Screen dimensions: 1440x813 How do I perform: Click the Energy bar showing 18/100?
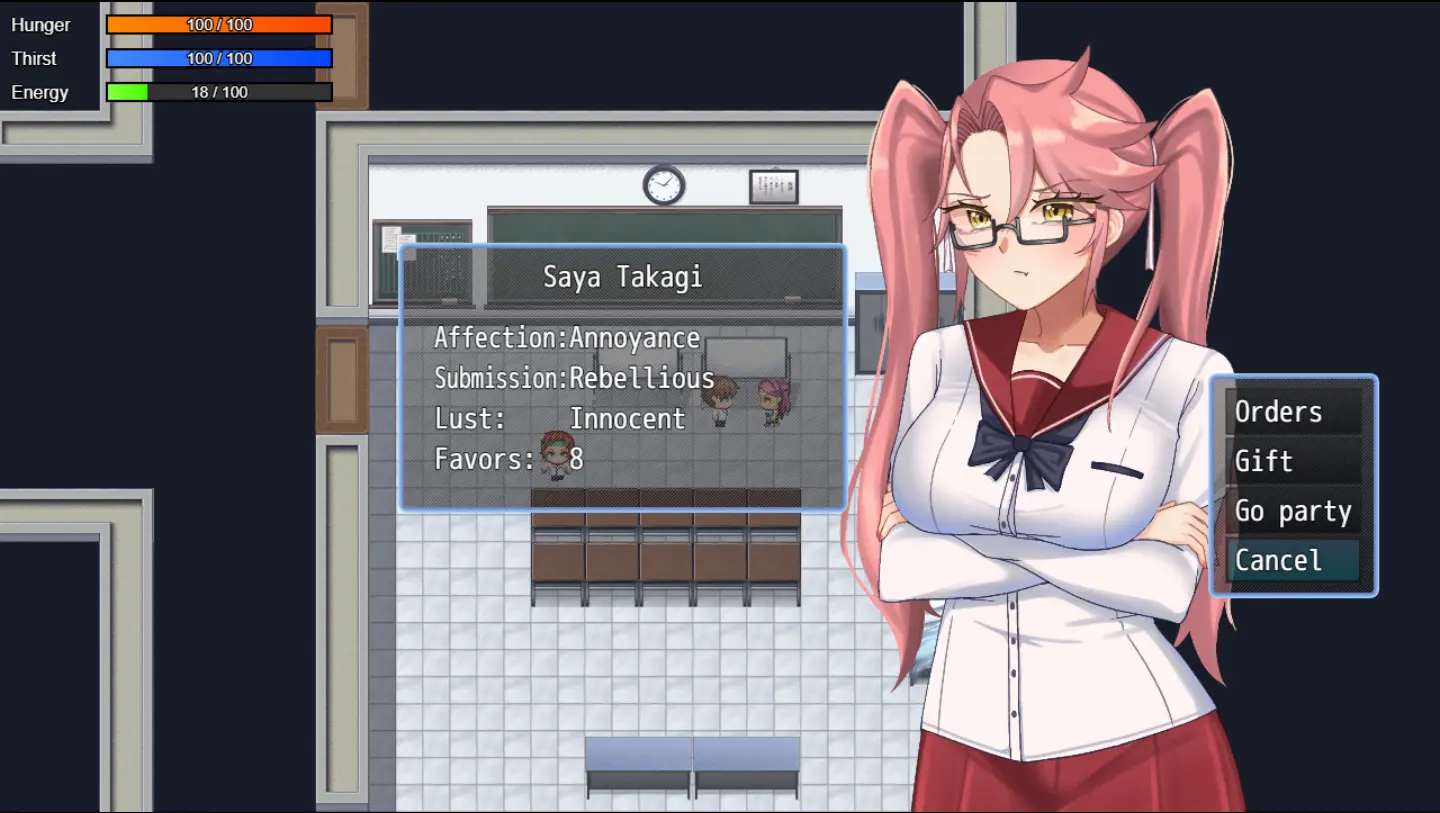point(219,91)
